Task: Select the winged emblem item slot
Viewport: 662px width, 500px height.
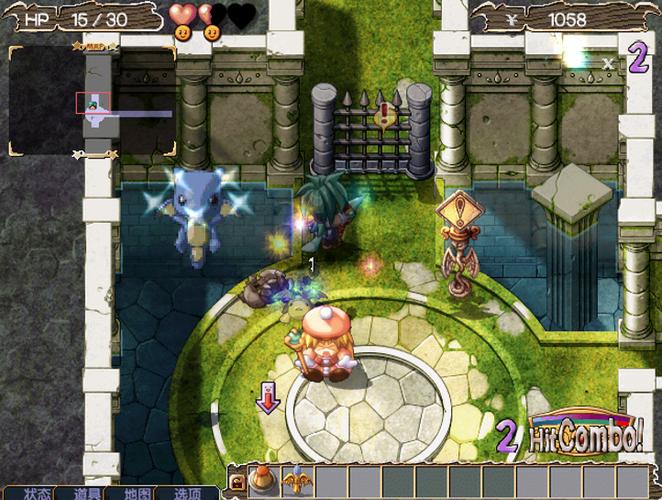Action: coord(298,481)
